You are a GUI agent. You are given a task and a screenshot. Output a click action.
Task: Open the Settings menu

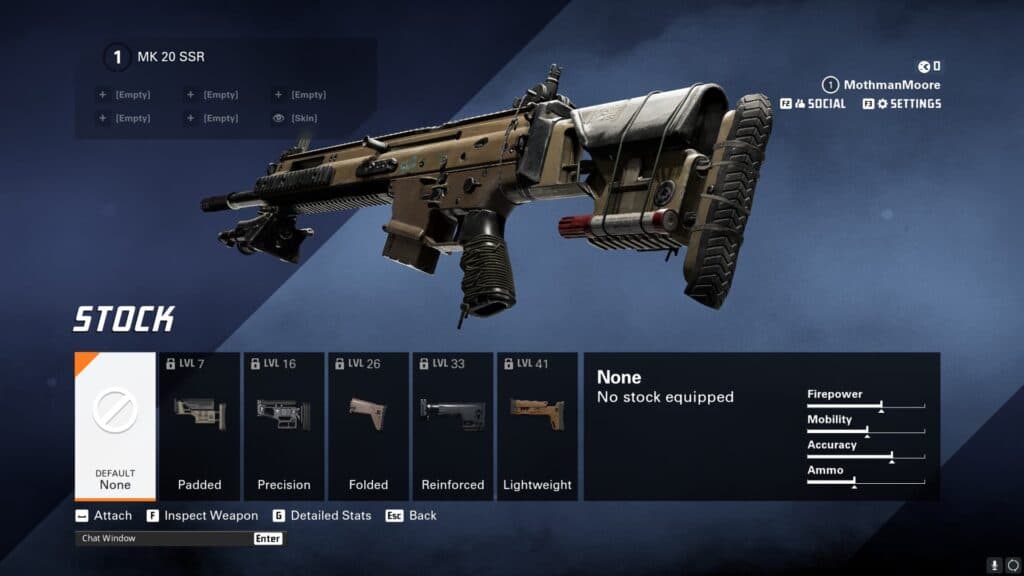click(901, 104)
